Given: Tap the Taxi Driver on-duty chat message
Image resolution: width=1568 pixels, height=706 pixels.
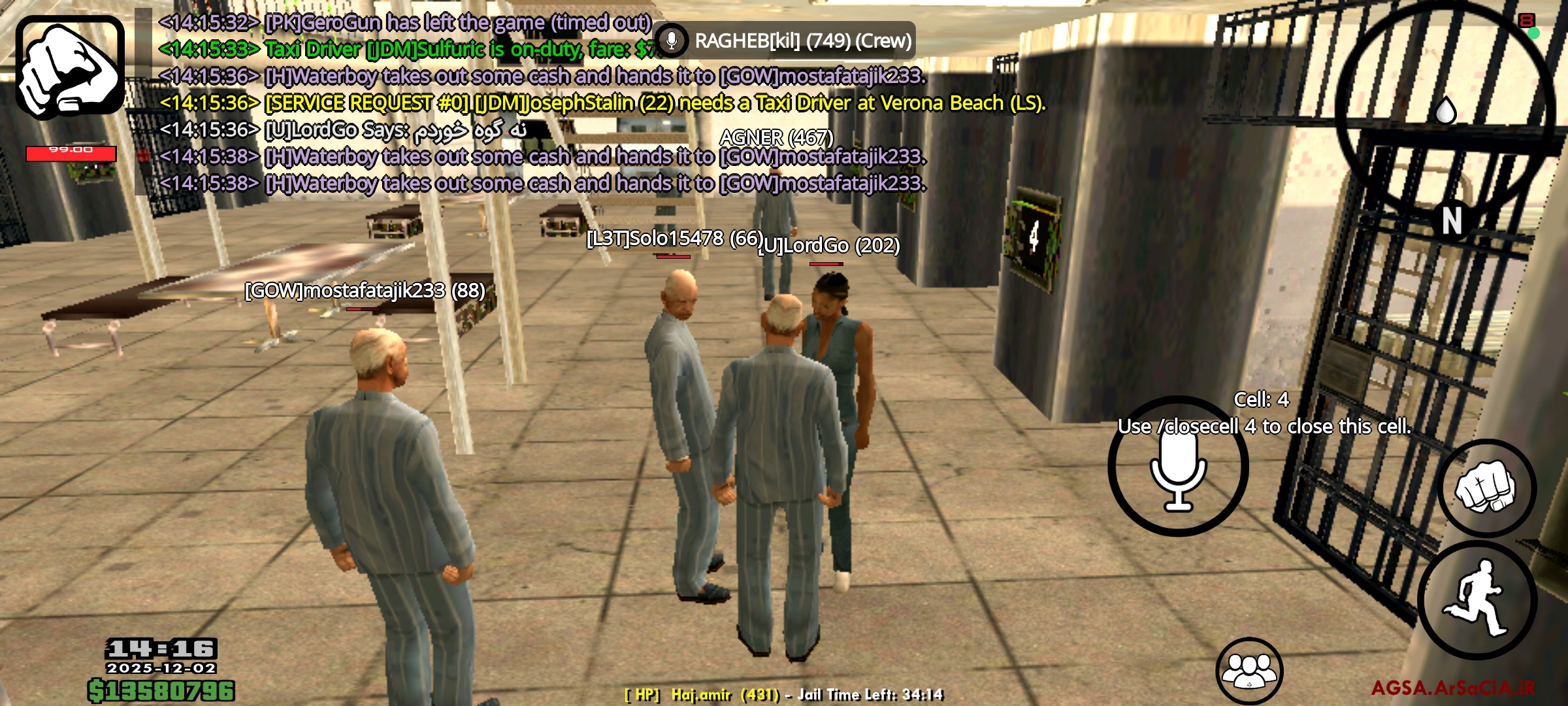Looking at the screenshot, I should tap(392, 49).
